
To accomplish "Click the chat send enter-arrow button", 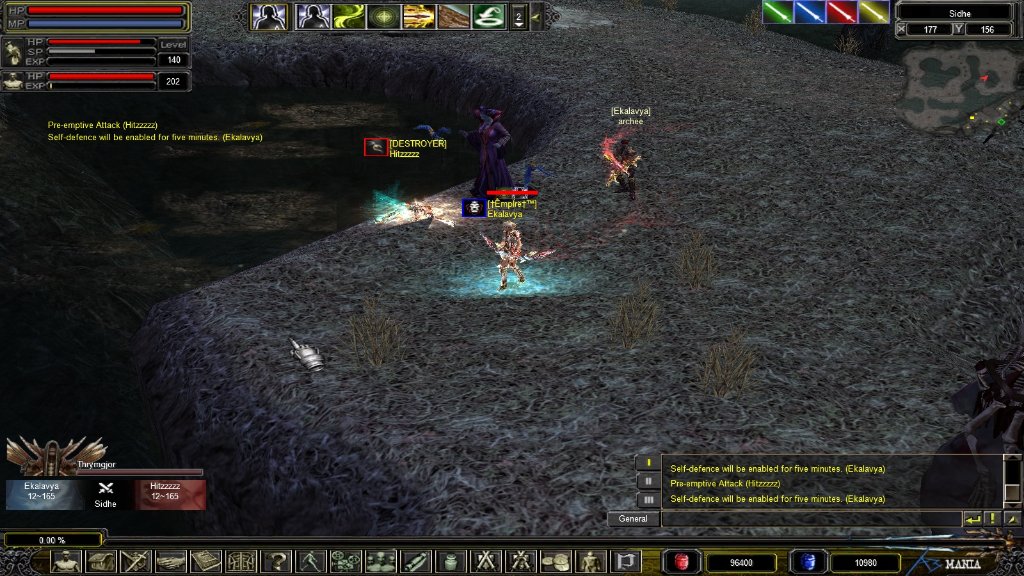I will (972, 519).
